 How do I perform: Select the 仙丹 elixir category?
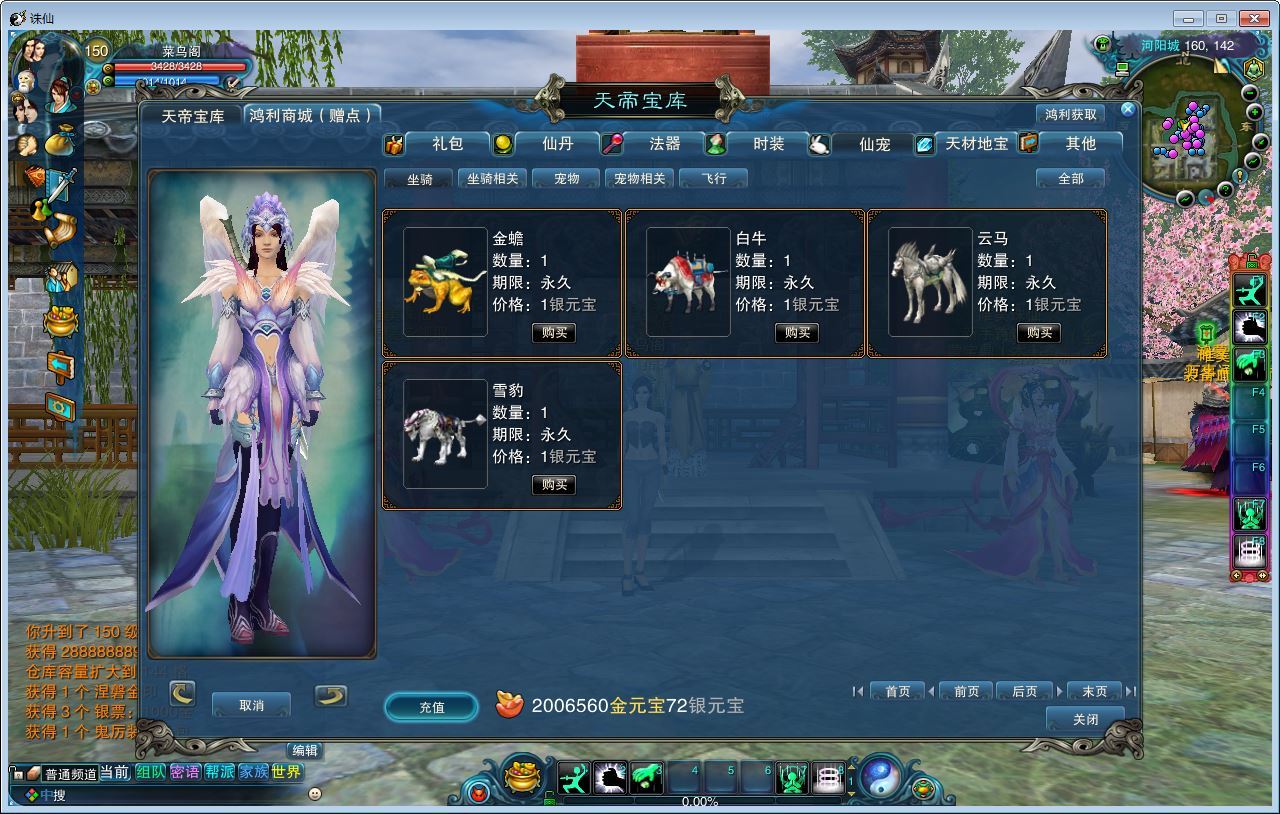click(557, 144)
